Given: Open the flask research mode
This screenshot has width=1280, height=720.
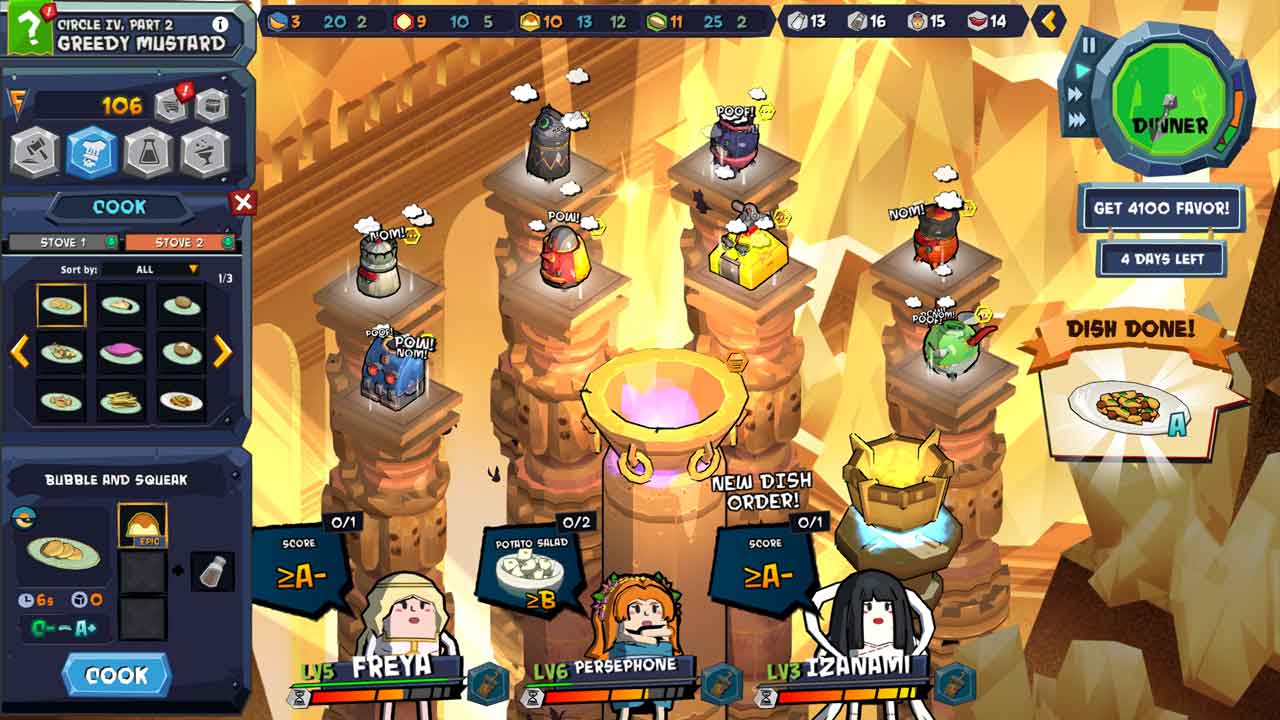Looking at the screenshot, I should [x=149, y=154].
